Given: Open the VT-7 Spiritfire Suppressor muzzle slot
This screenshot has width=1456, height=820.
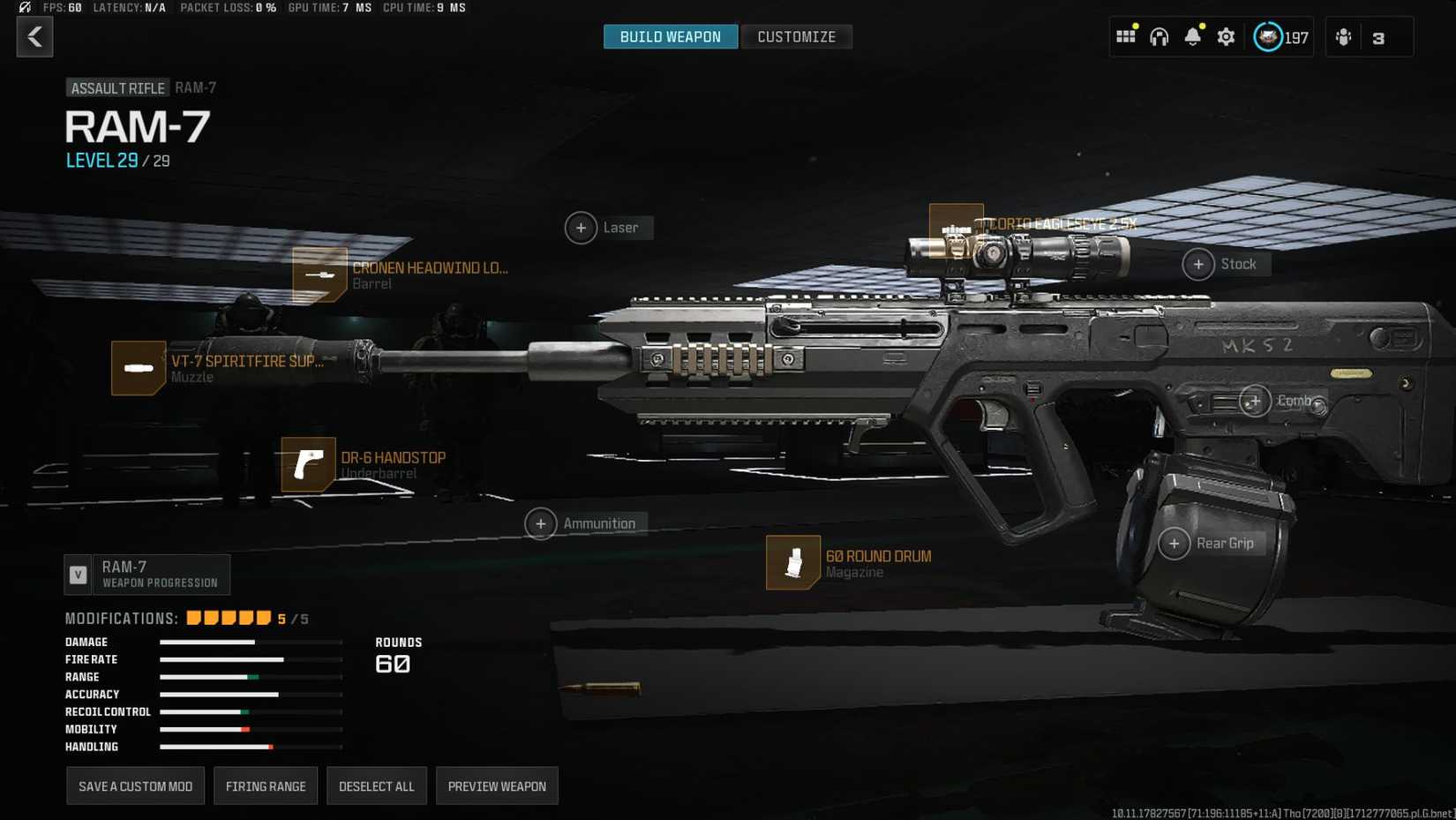Looking at the screenshot, I should tap(138, 368).
